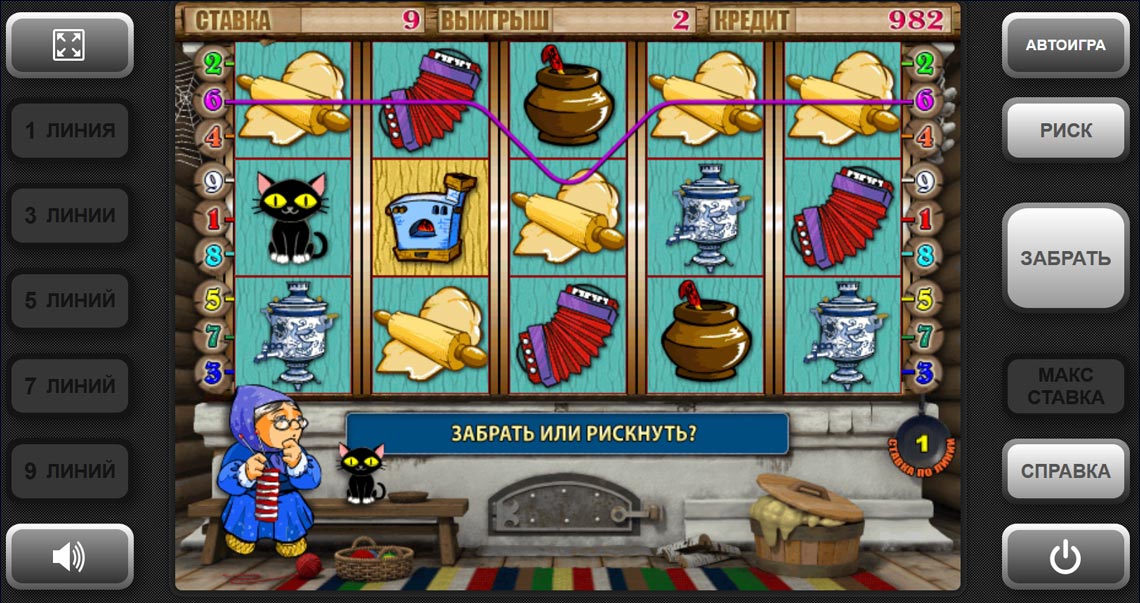Open the СПРАВКА help screen
The height and width of the screenshot is (603, 1140).
(1065, 470)
